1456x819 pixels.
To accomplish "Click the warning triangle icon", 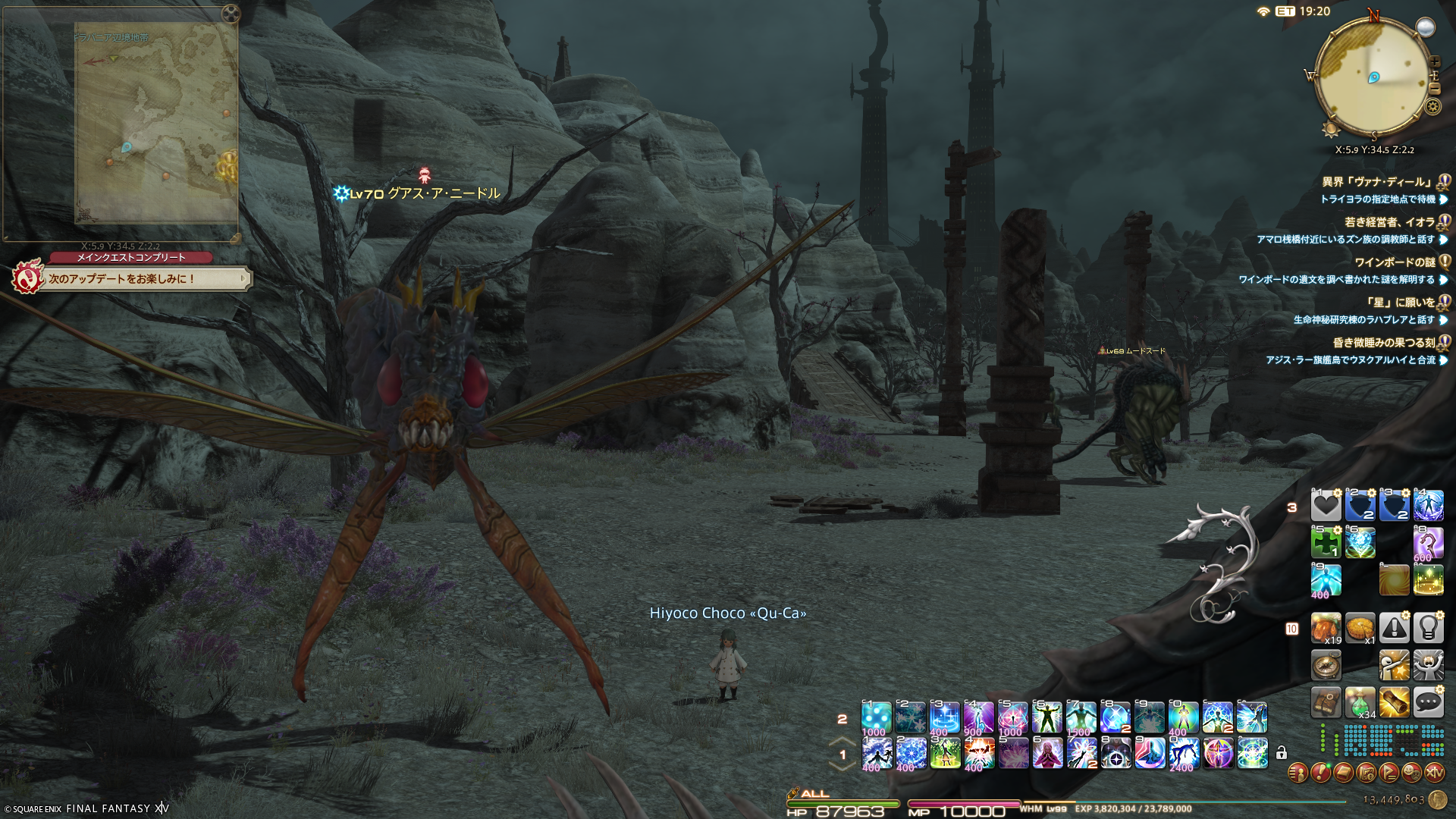I will 1394,628.
